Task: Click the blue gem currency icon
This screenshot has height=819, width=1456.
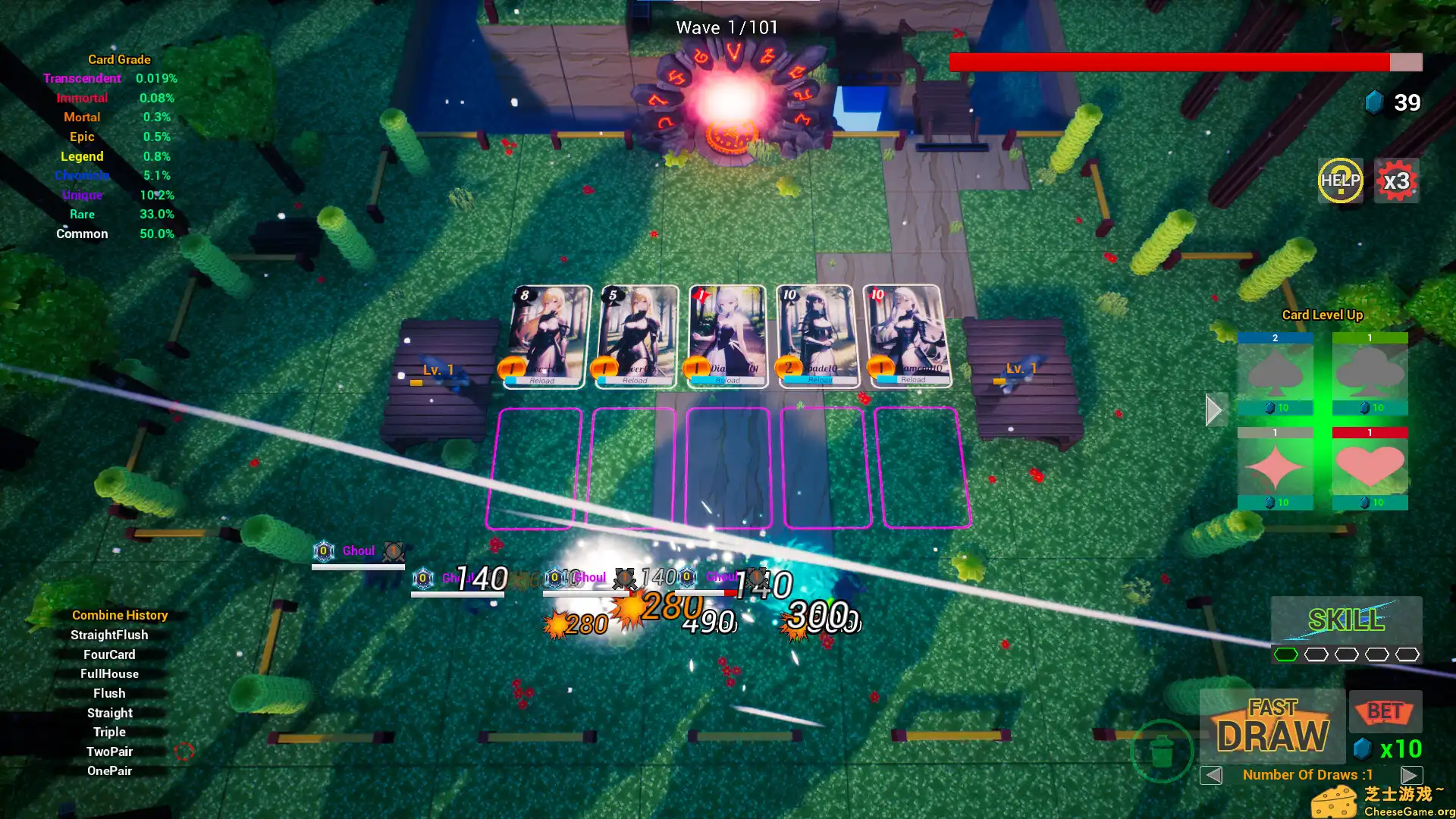Action: (1374, 101)
